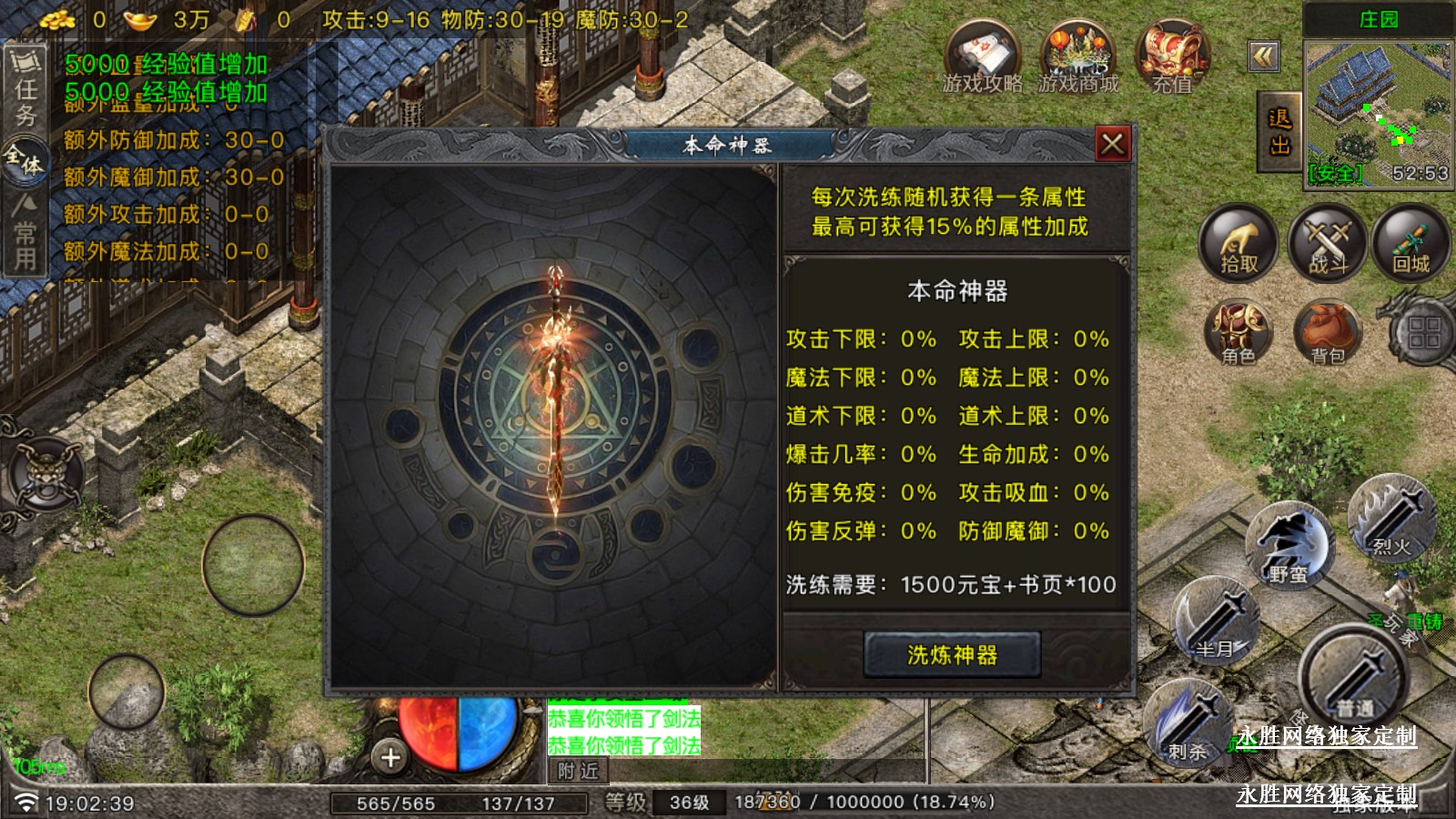Select the 附近 nearby chat channel
This screenshot has width=1456, height=819.
(579, 771)
